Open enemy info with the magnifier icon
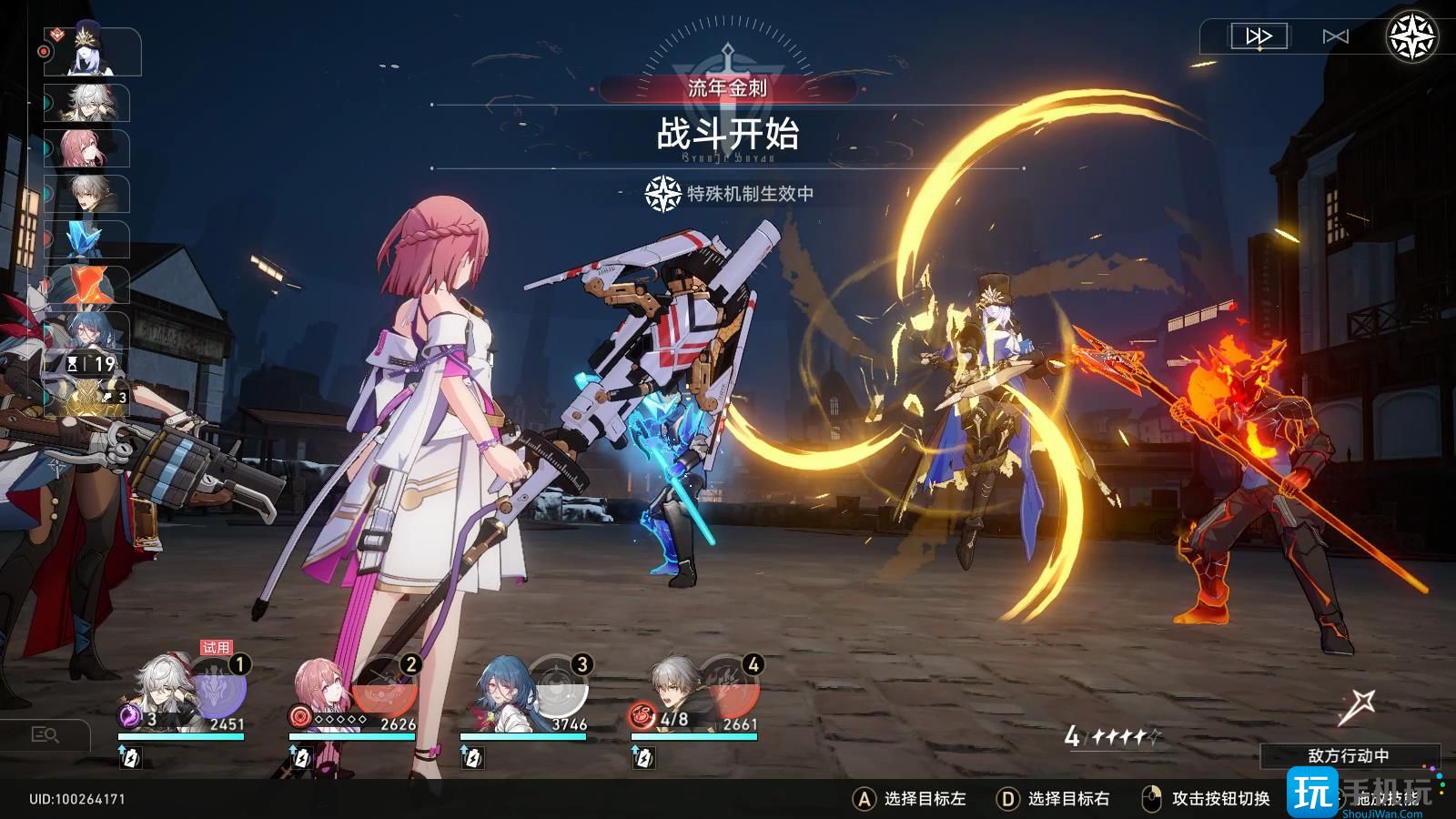Screen dimensions: 1456x819 tap(47, 733)
